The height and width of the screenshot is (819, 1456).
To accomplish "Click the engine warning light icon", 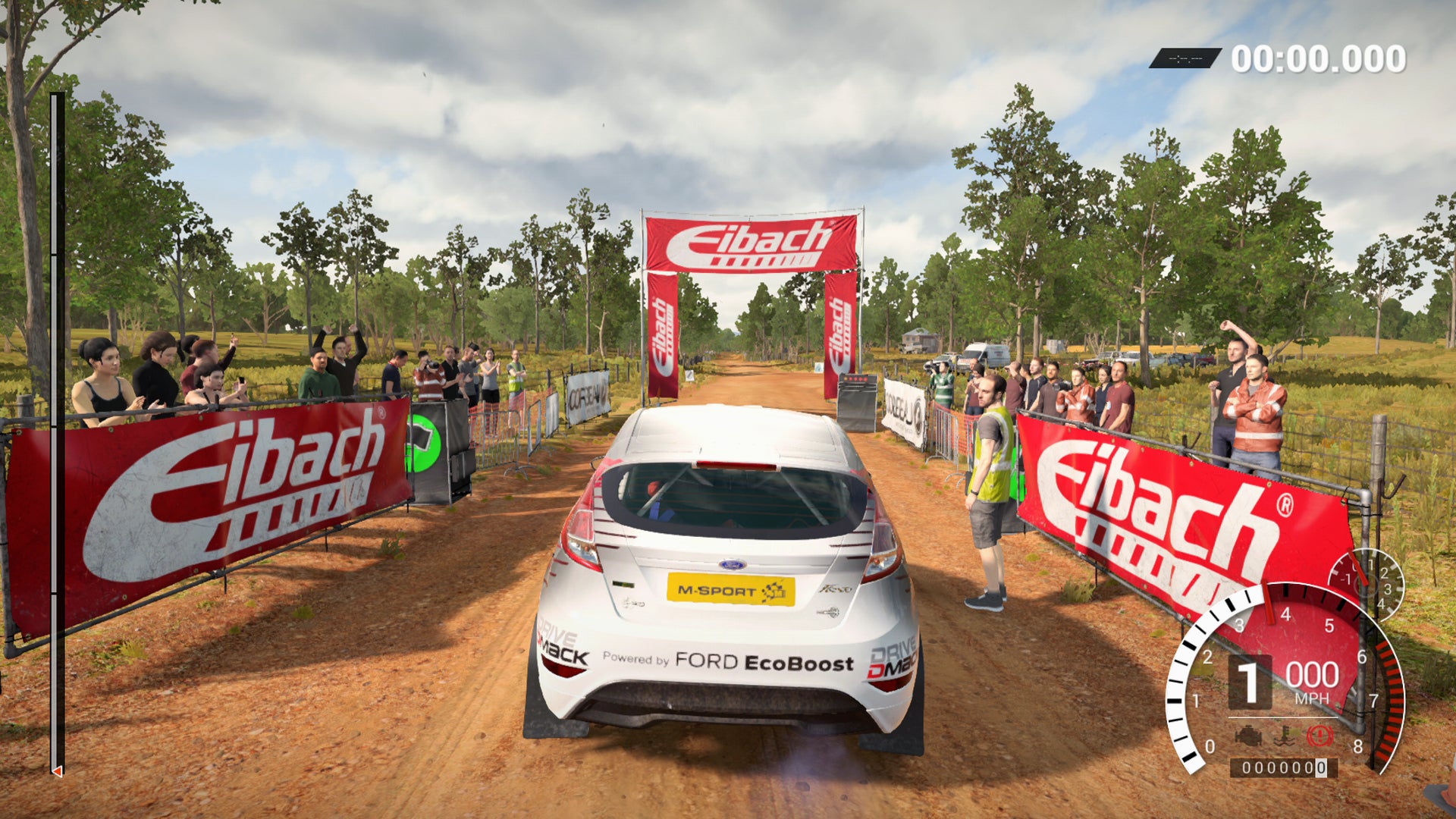I will click(x=1247, y=735).
